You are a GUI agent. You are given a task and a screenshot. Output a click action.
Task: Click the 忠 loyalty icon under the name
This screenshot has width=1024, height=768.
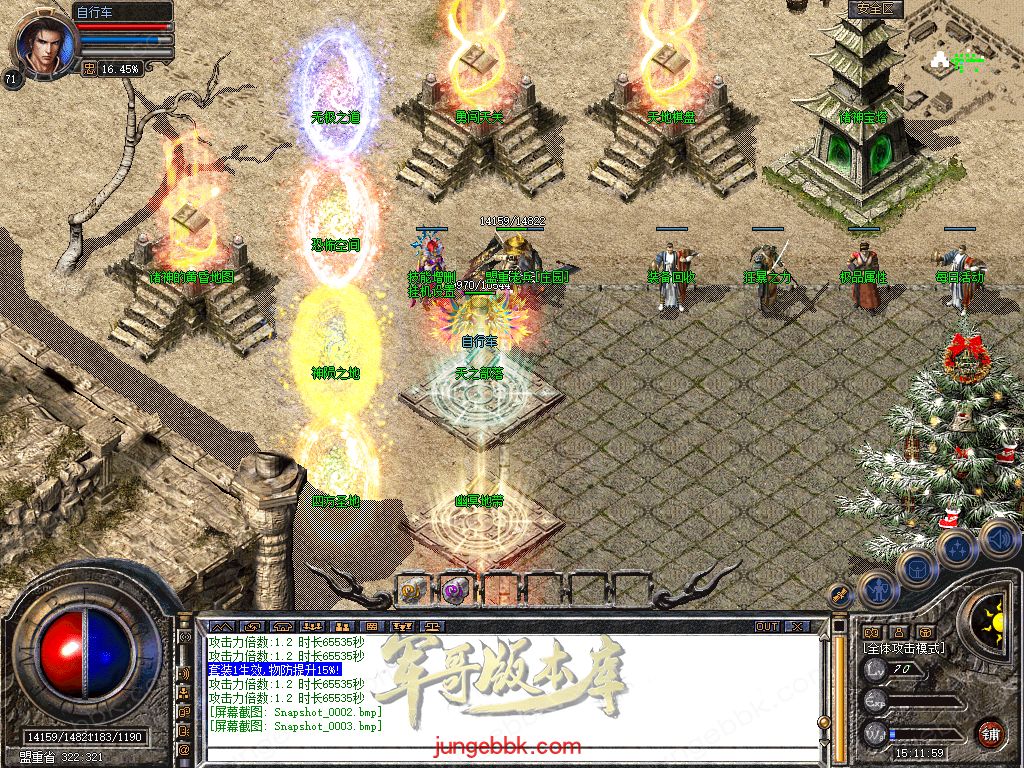click(89, 69)
